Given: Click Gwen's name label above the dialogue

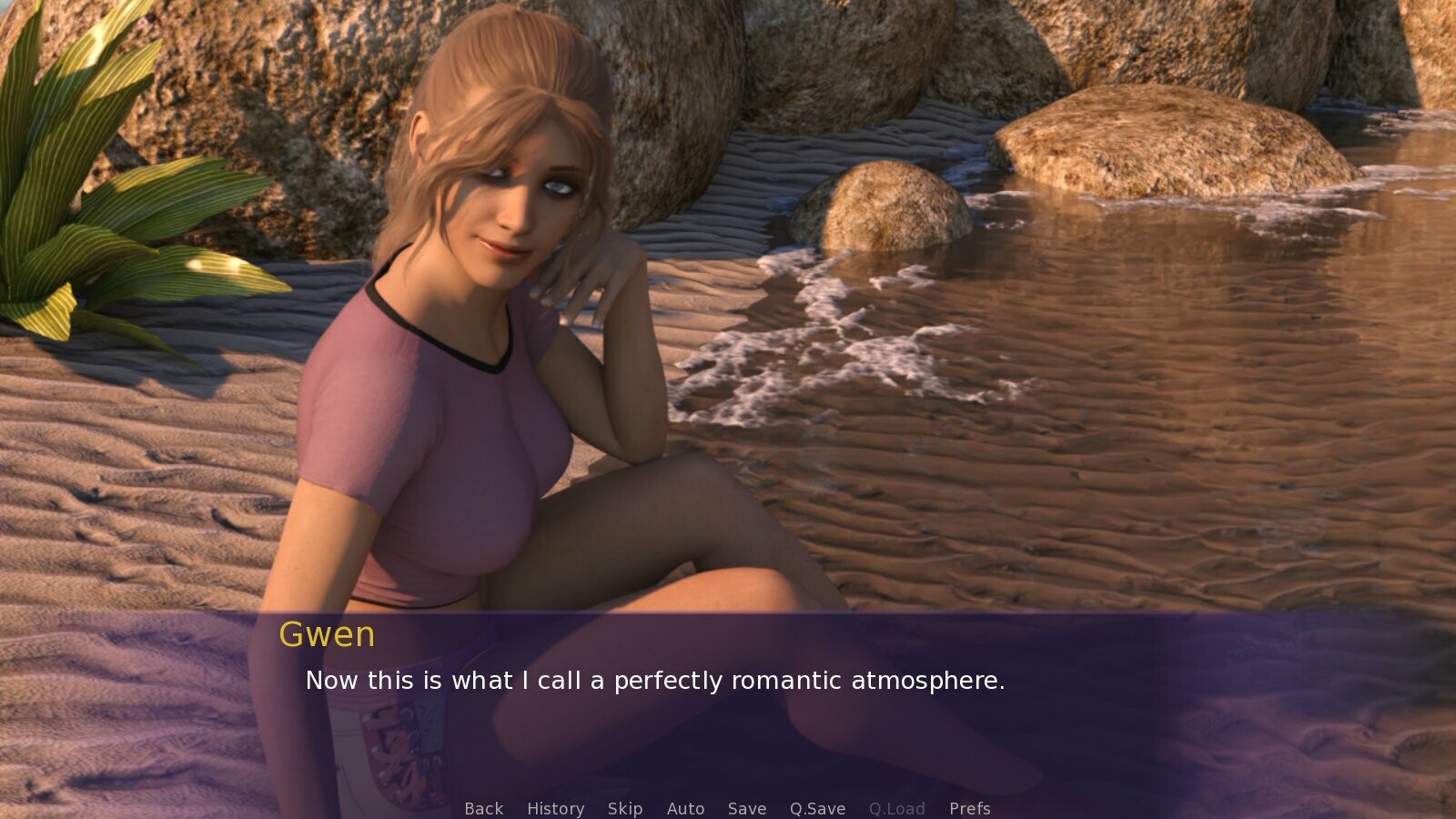Looking at the screenshot, I should click(329, 635).
